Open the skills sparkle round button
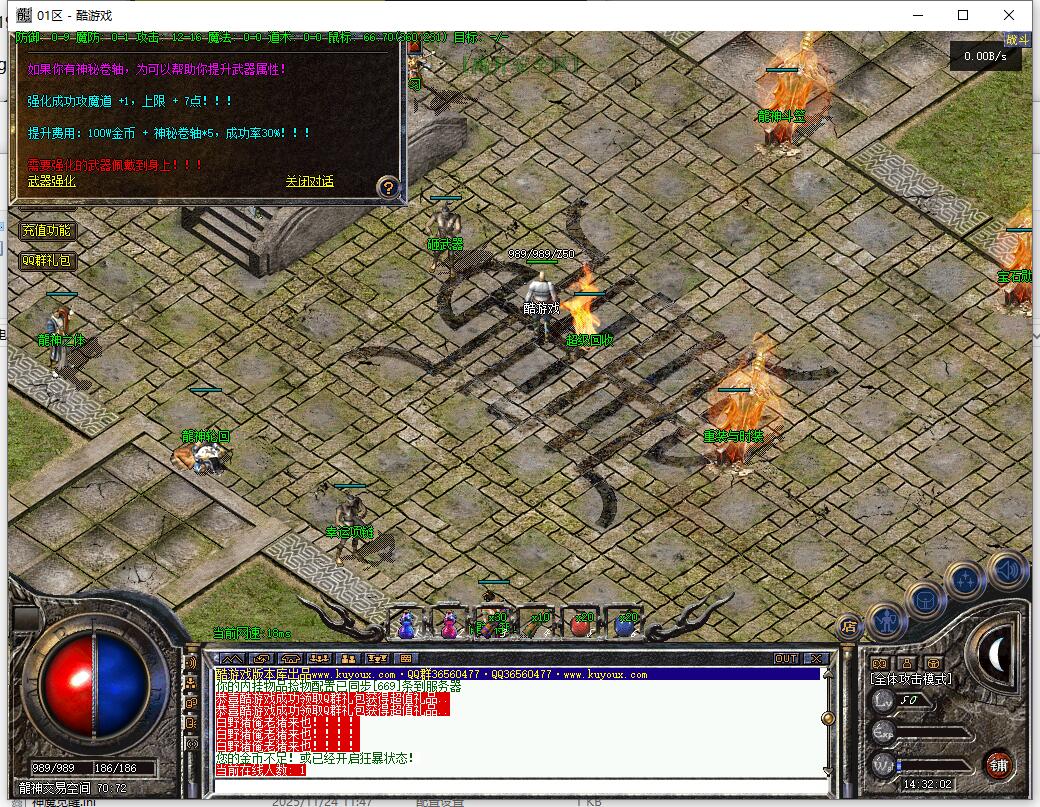This screenshot has width=1040, height=807. pos(966,581)
